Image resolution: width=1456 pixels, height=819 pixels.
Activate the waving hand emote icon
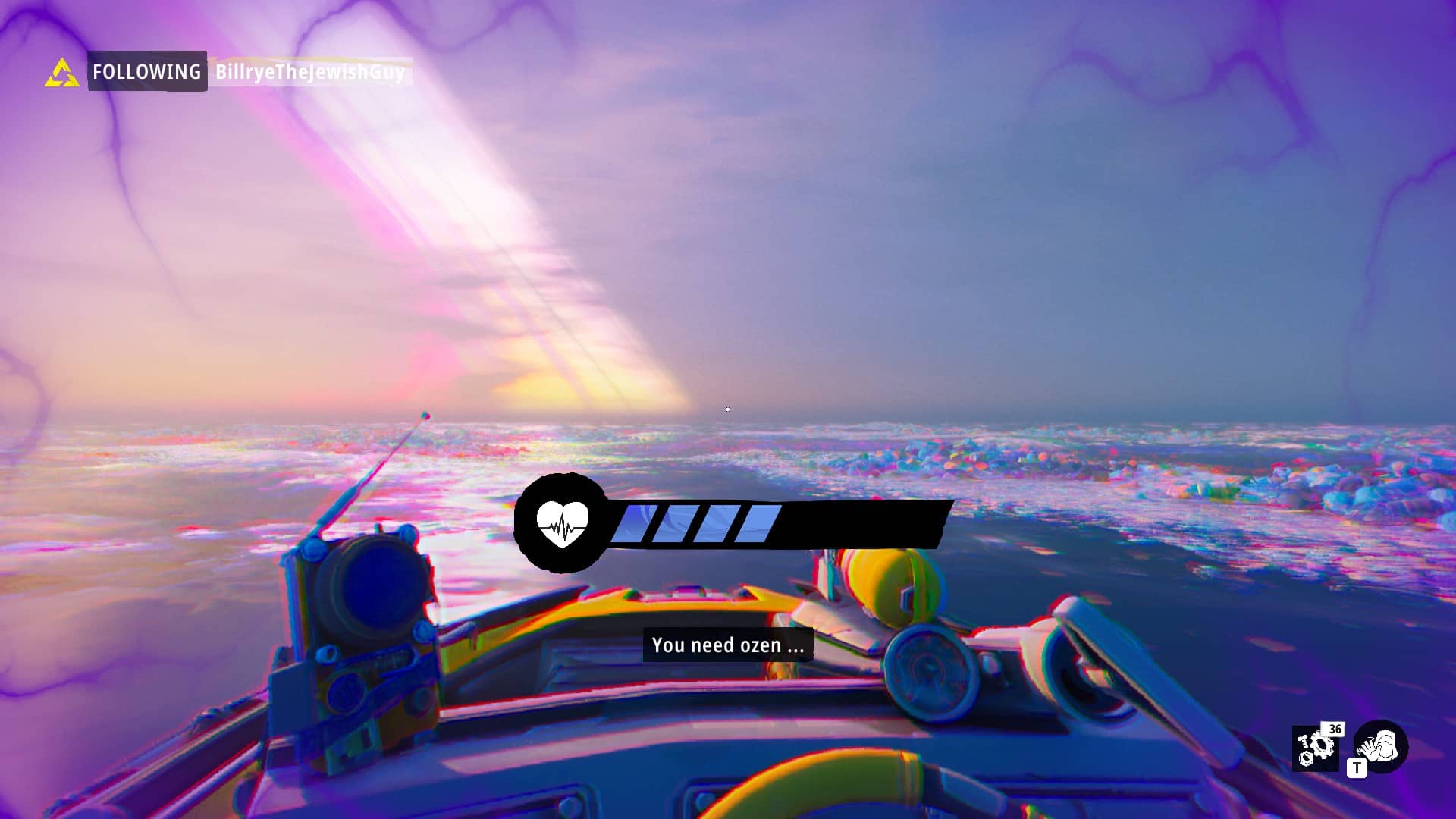[1381, 746]
